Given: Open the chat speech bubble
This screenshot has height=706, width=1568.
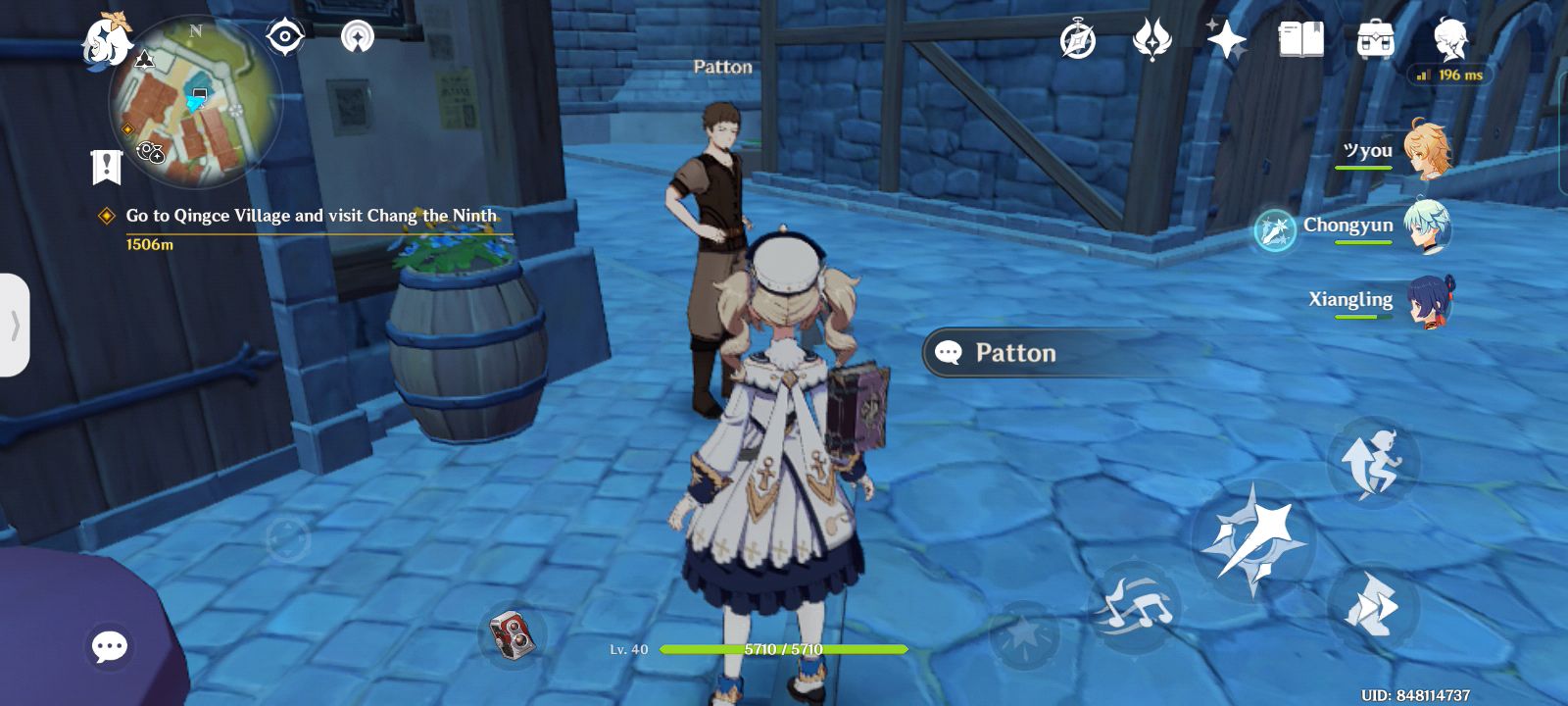Looking at the screenshot, I should [109, 646].
